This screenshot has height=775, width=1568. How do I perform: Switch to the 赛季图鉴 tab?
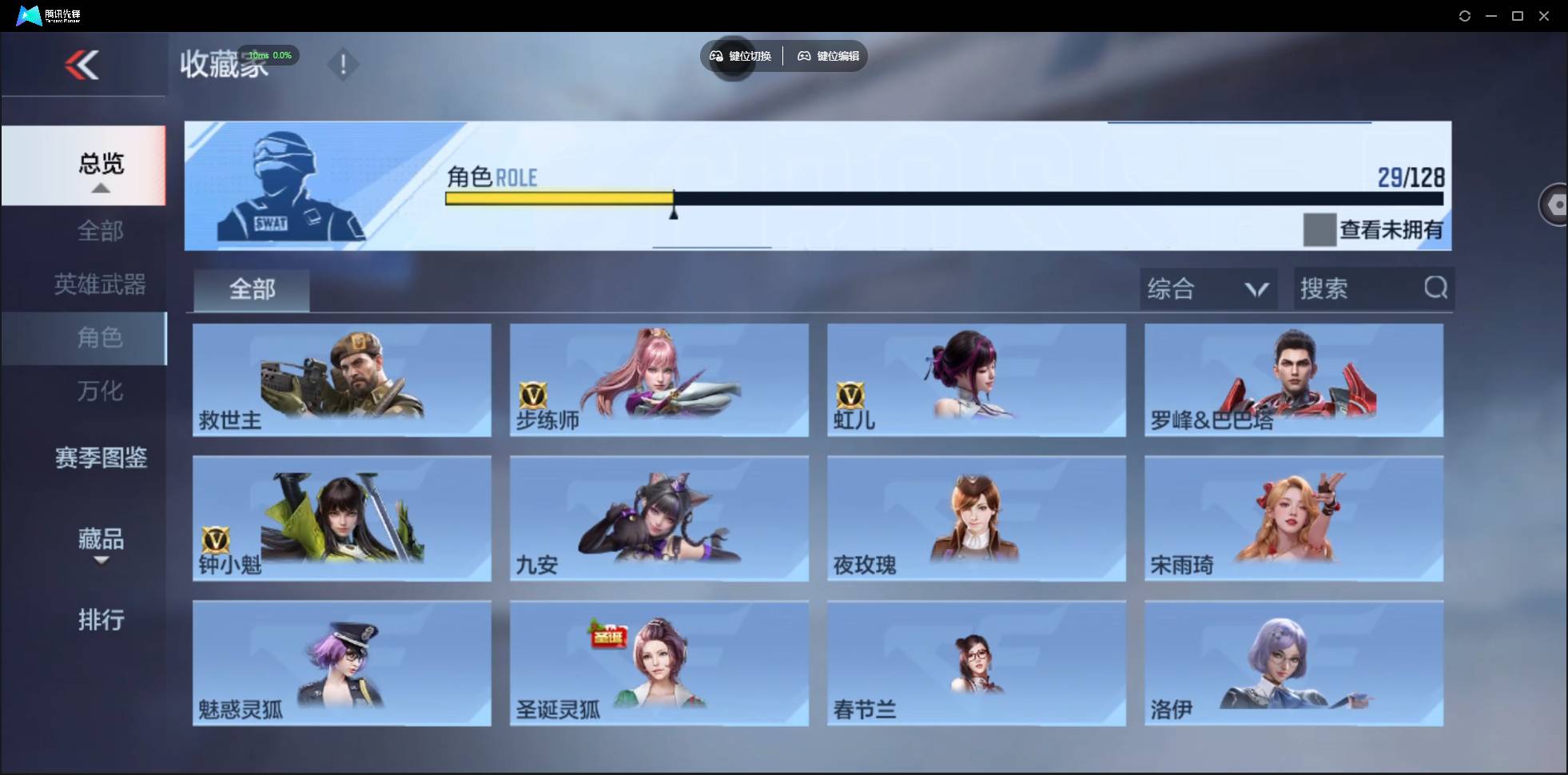pos(100,458)
